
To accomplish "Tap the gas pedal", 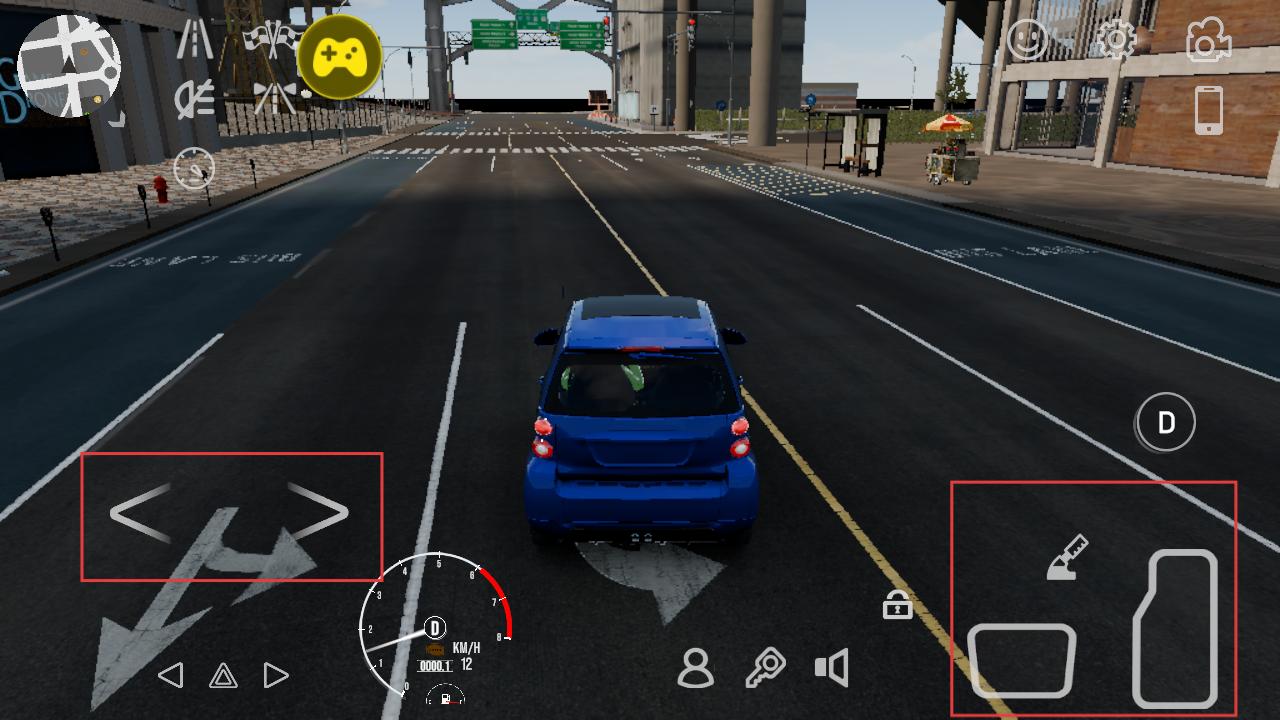I will tap(1176, 629).
